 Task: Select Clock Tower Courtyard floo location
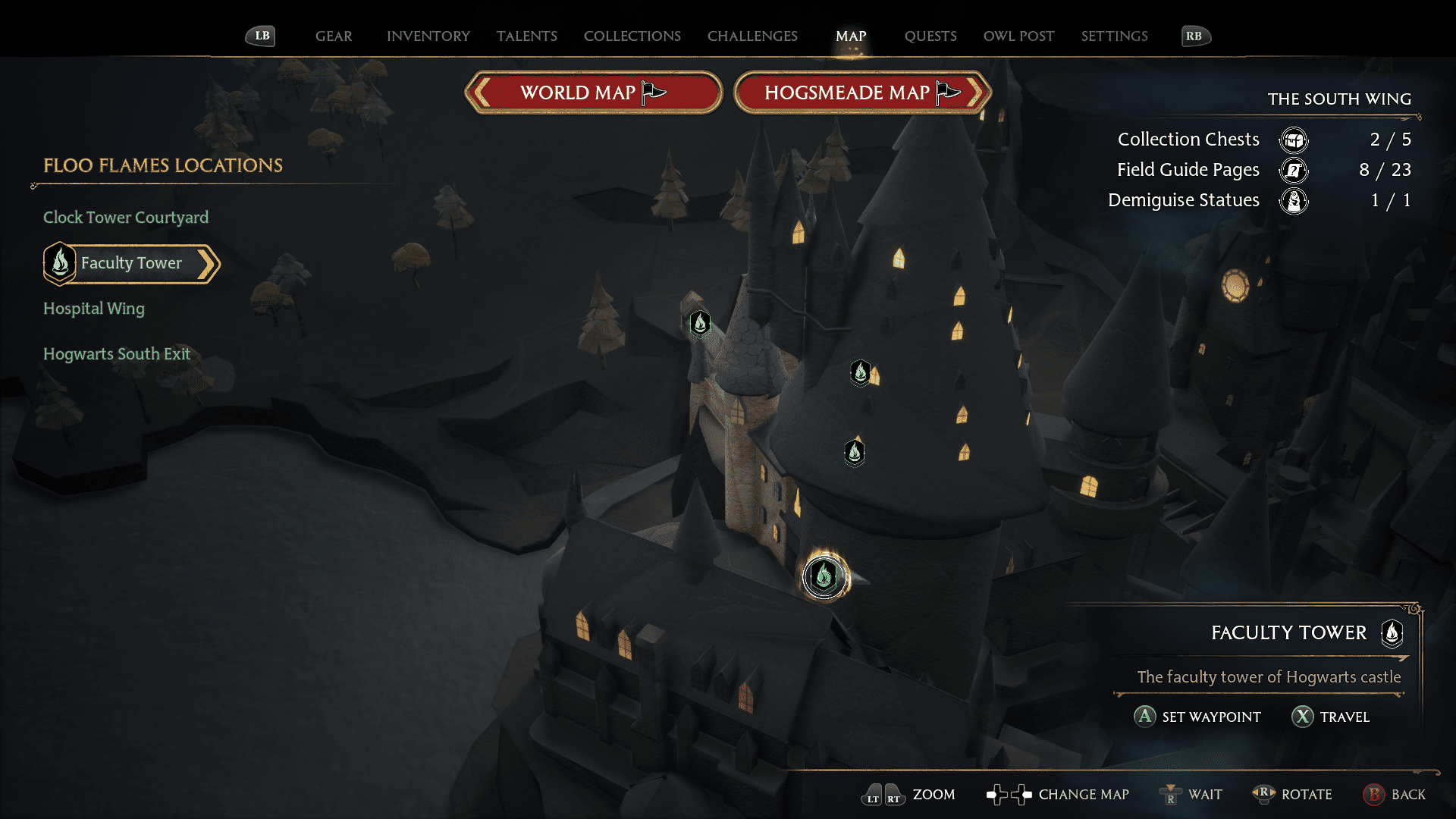[x=126, y=218]
